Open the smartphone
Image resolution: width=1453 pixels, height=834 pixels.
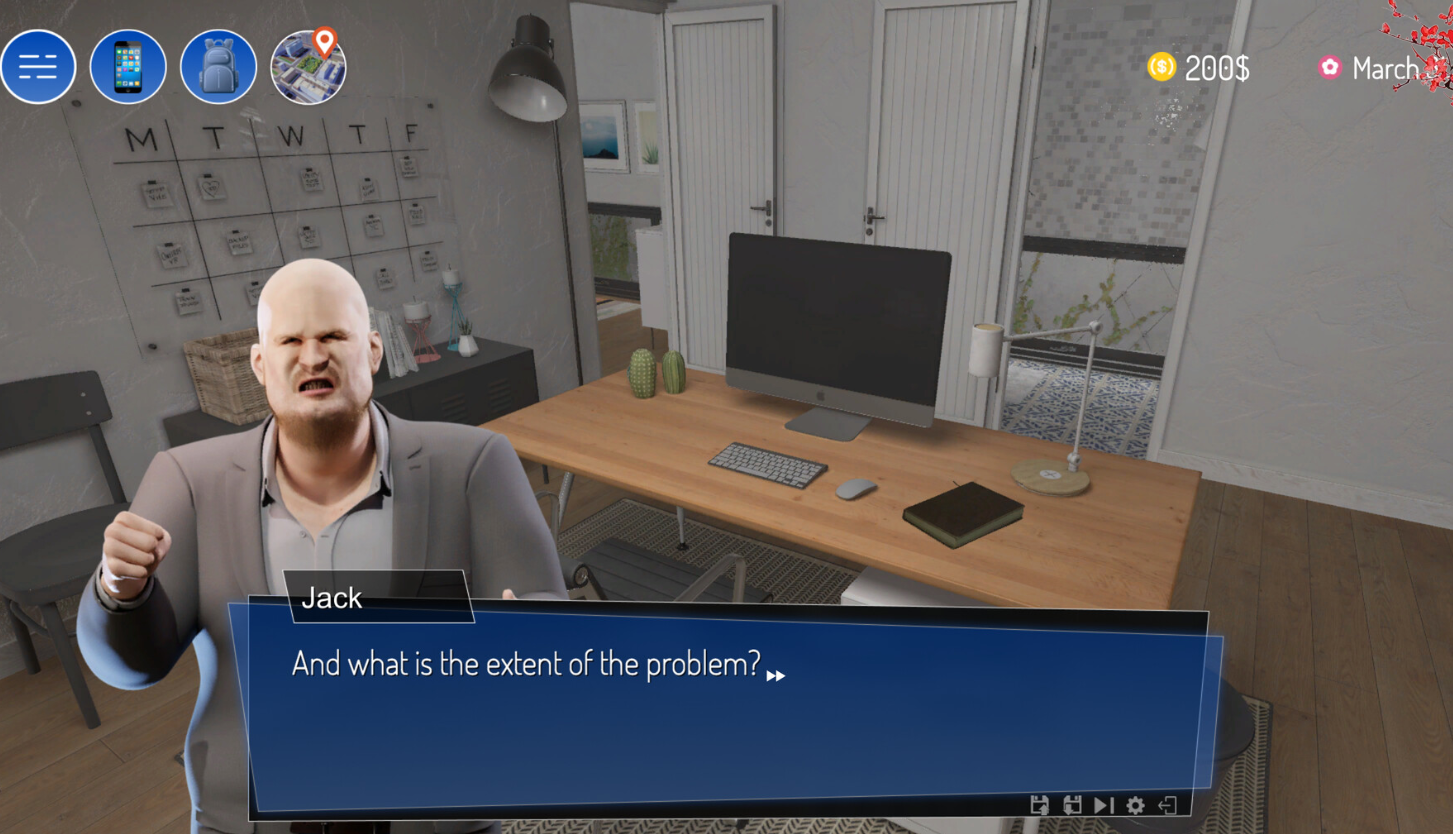pos(128,68)
